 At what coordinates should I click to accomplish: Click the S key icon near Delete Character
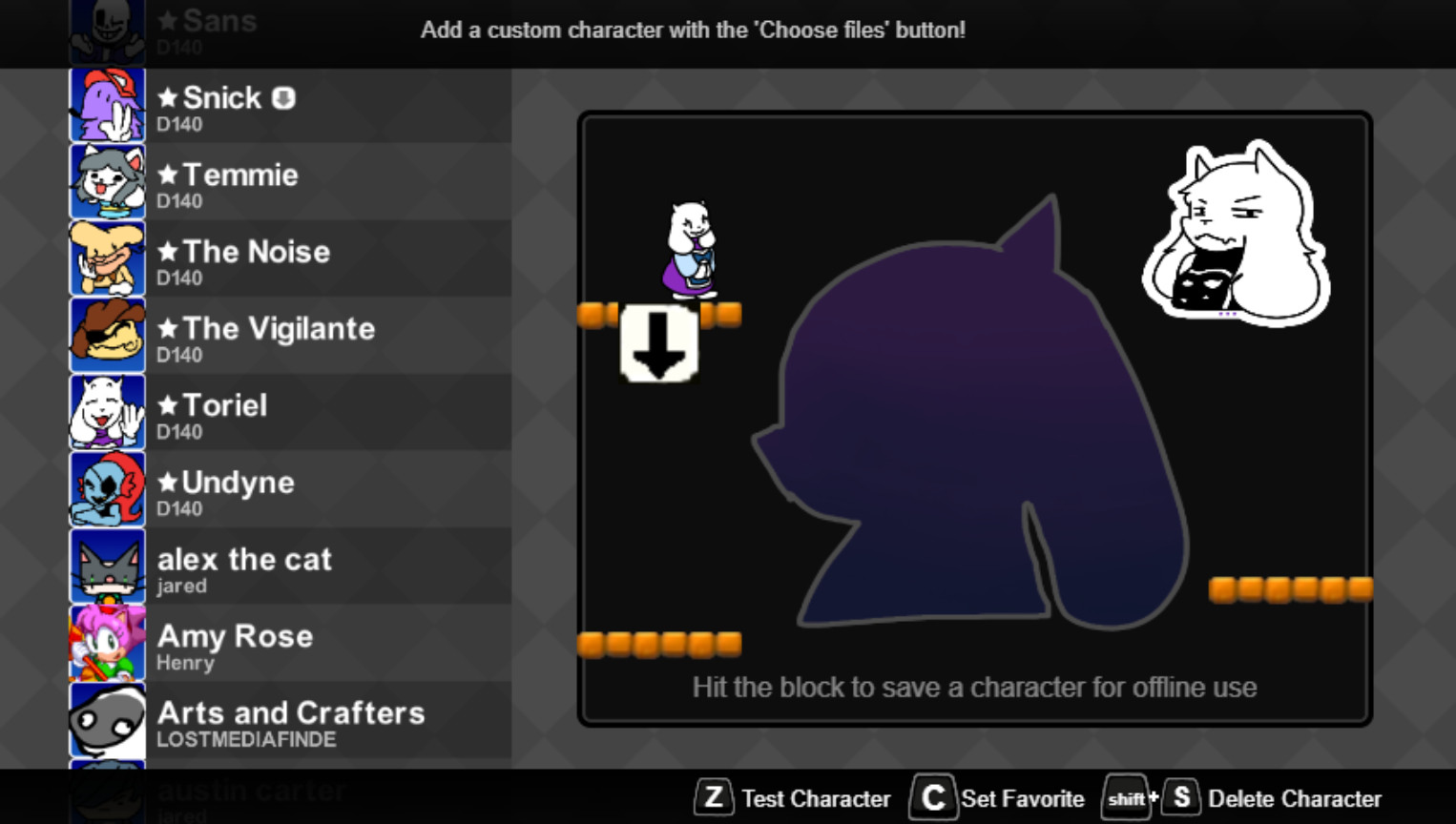tap(1180, 798)
